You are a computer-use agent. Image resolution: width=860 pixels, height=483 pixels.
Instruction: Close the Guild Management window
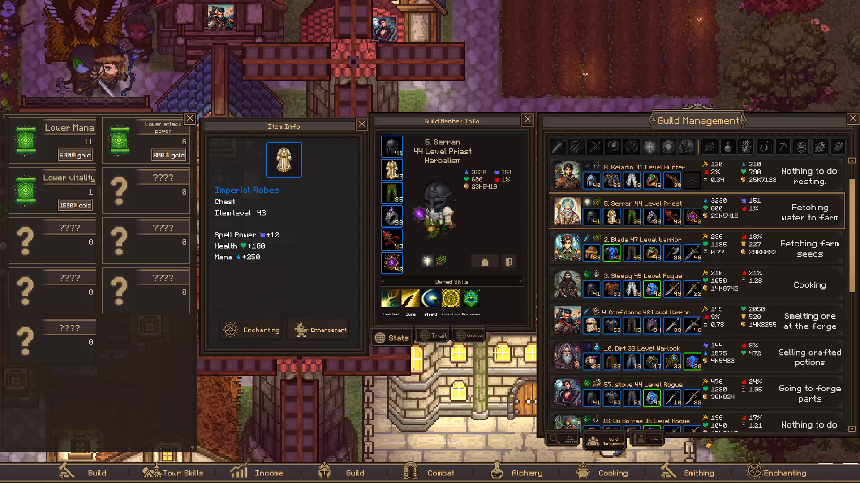point(850,120)
